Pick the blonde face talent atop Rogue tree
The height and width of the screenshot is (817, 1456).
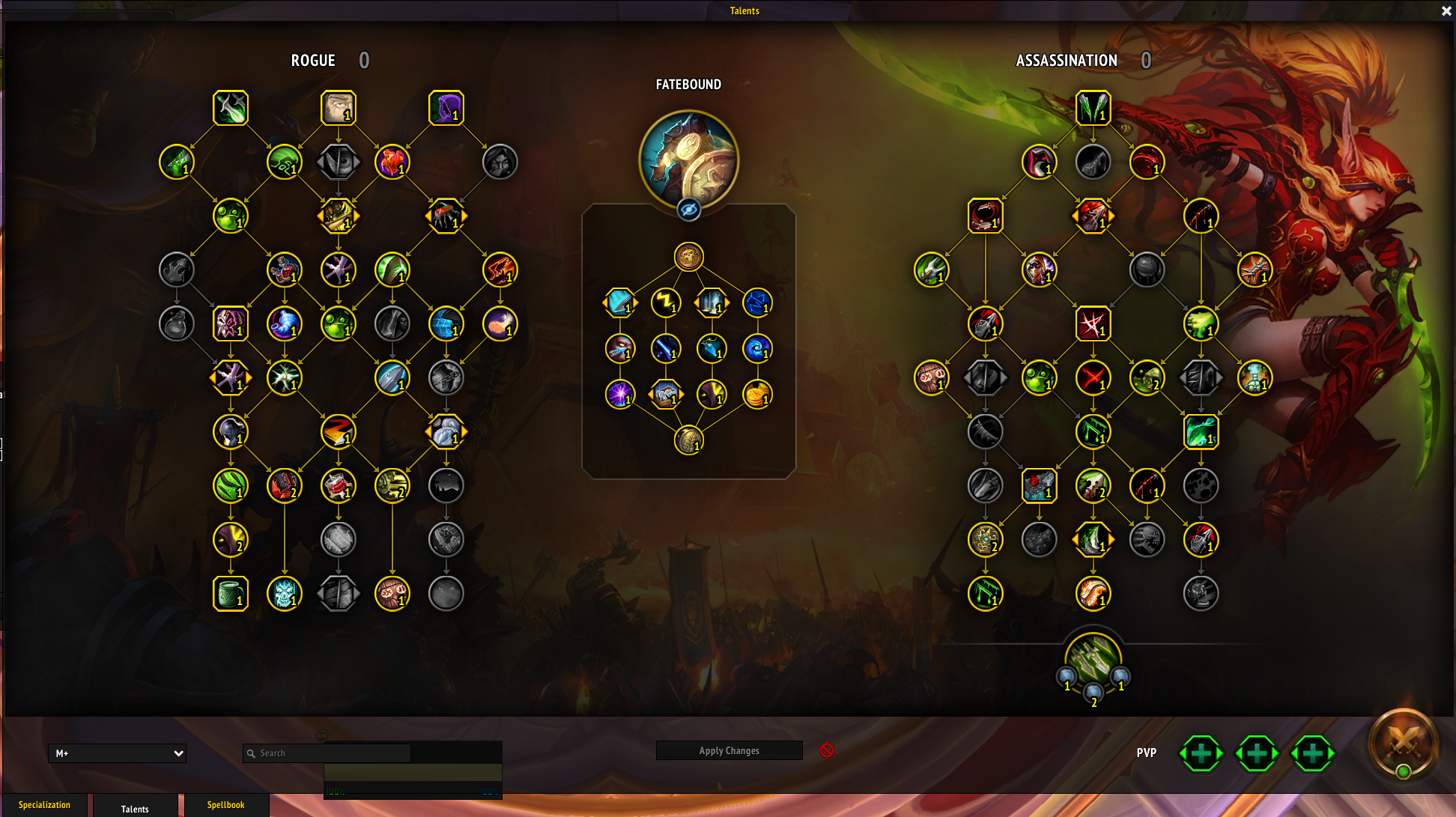[x=339, y=108]
